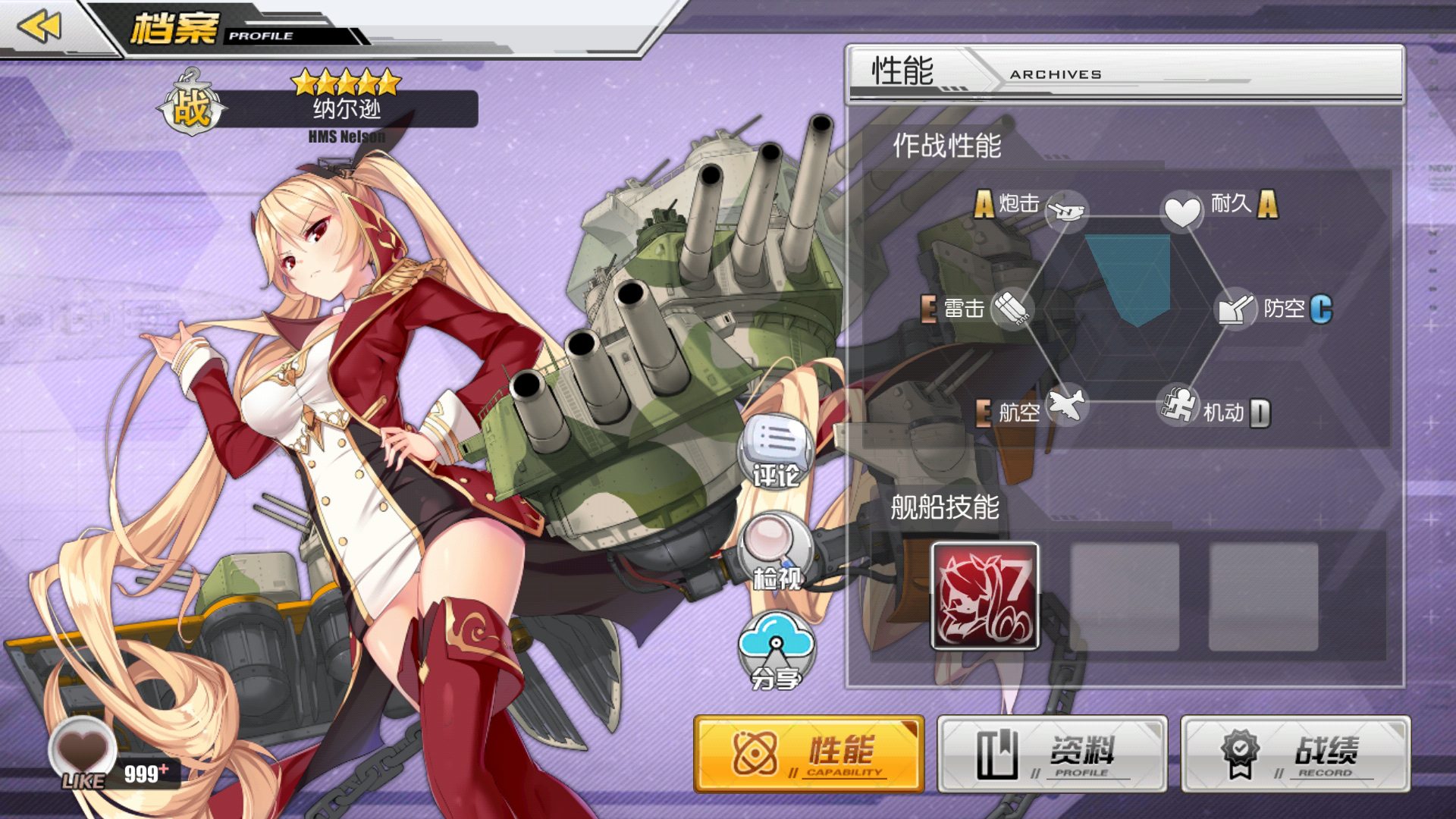
Task: Click the gunnery (炮击) stat icon
Action: 1066,211
